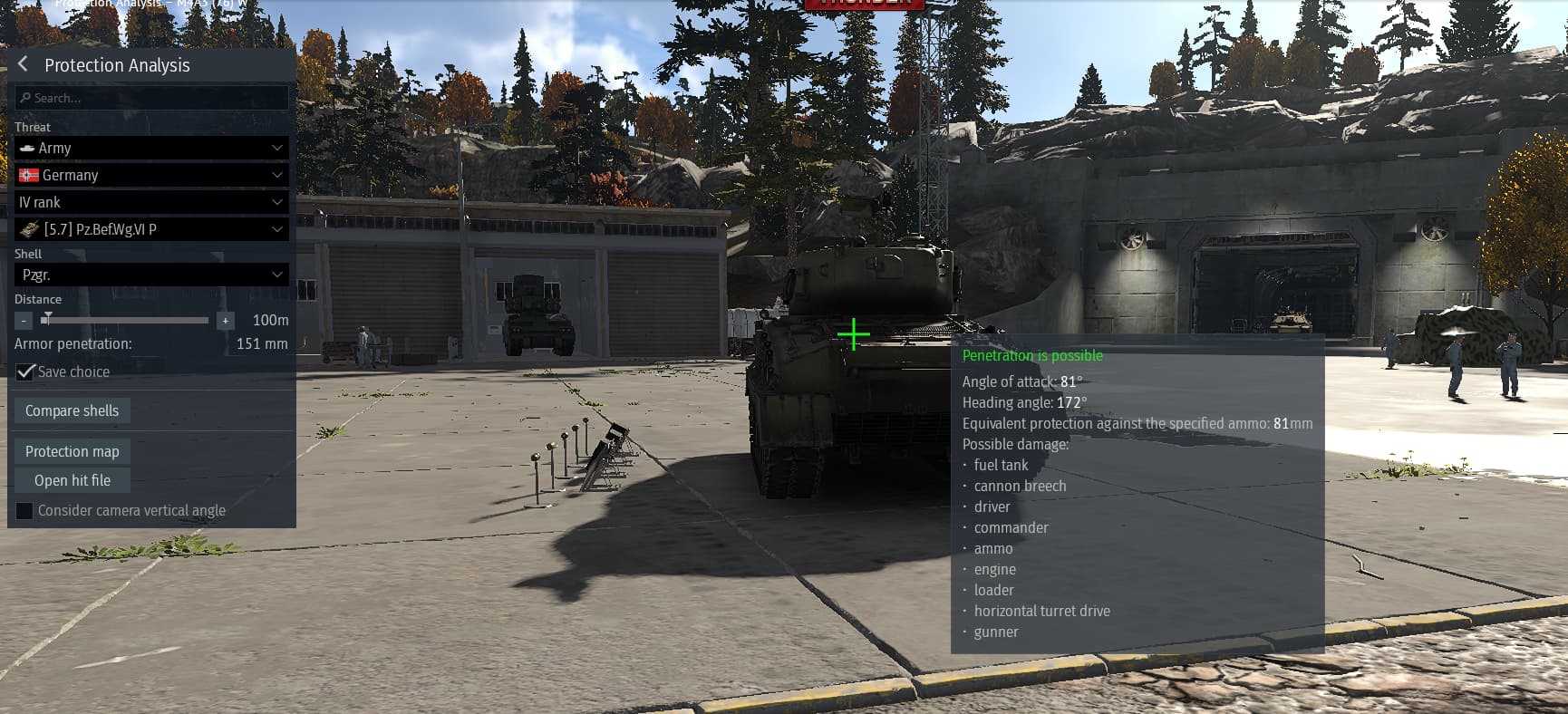This screenshot has height=714, width=1568.
Task: Expand the IV rank dropdown
Action: tap(152, 202)
